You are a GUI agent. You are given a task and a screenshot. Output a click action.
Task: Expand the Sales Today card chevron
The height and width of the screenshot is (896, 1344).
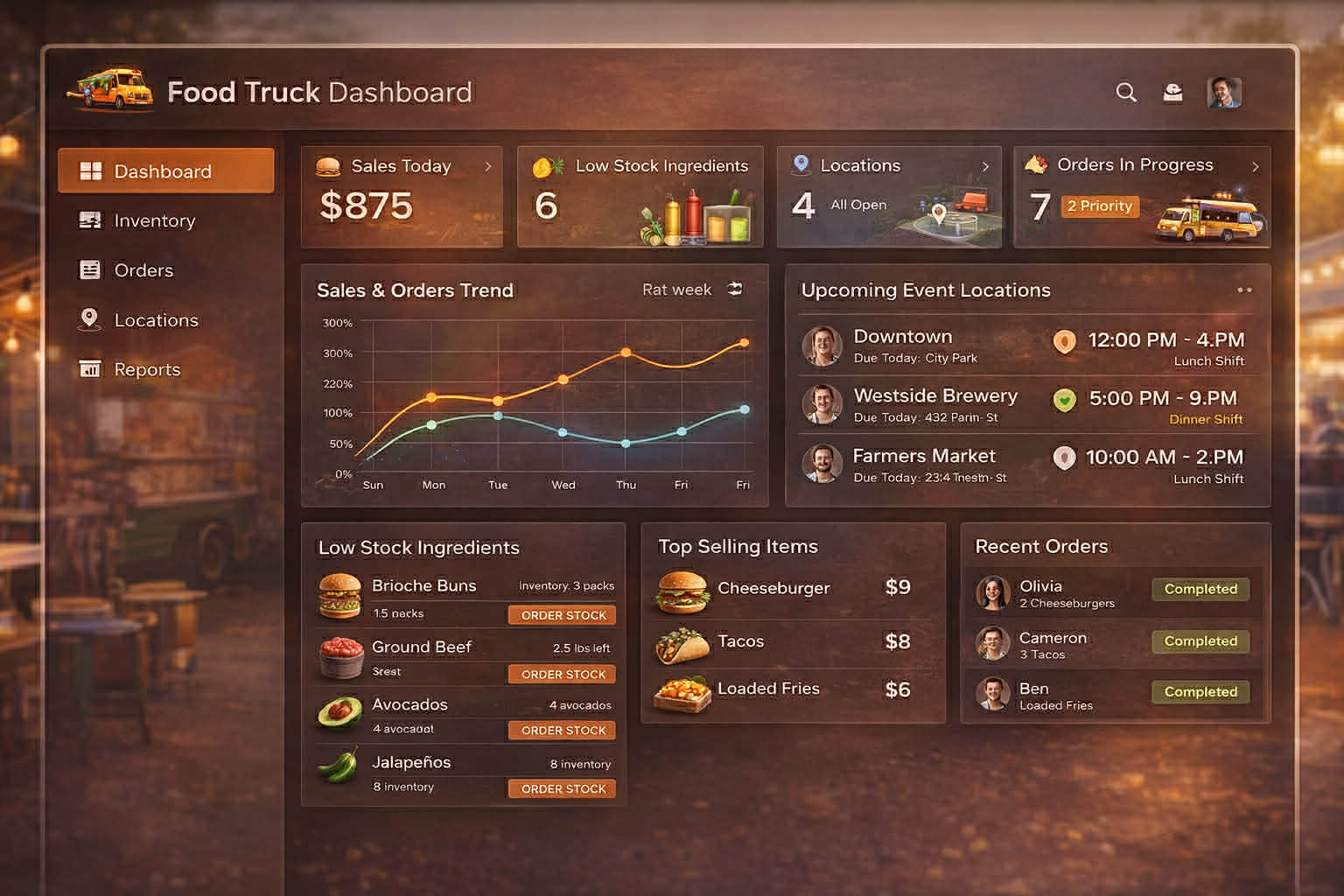click(489, 164)
